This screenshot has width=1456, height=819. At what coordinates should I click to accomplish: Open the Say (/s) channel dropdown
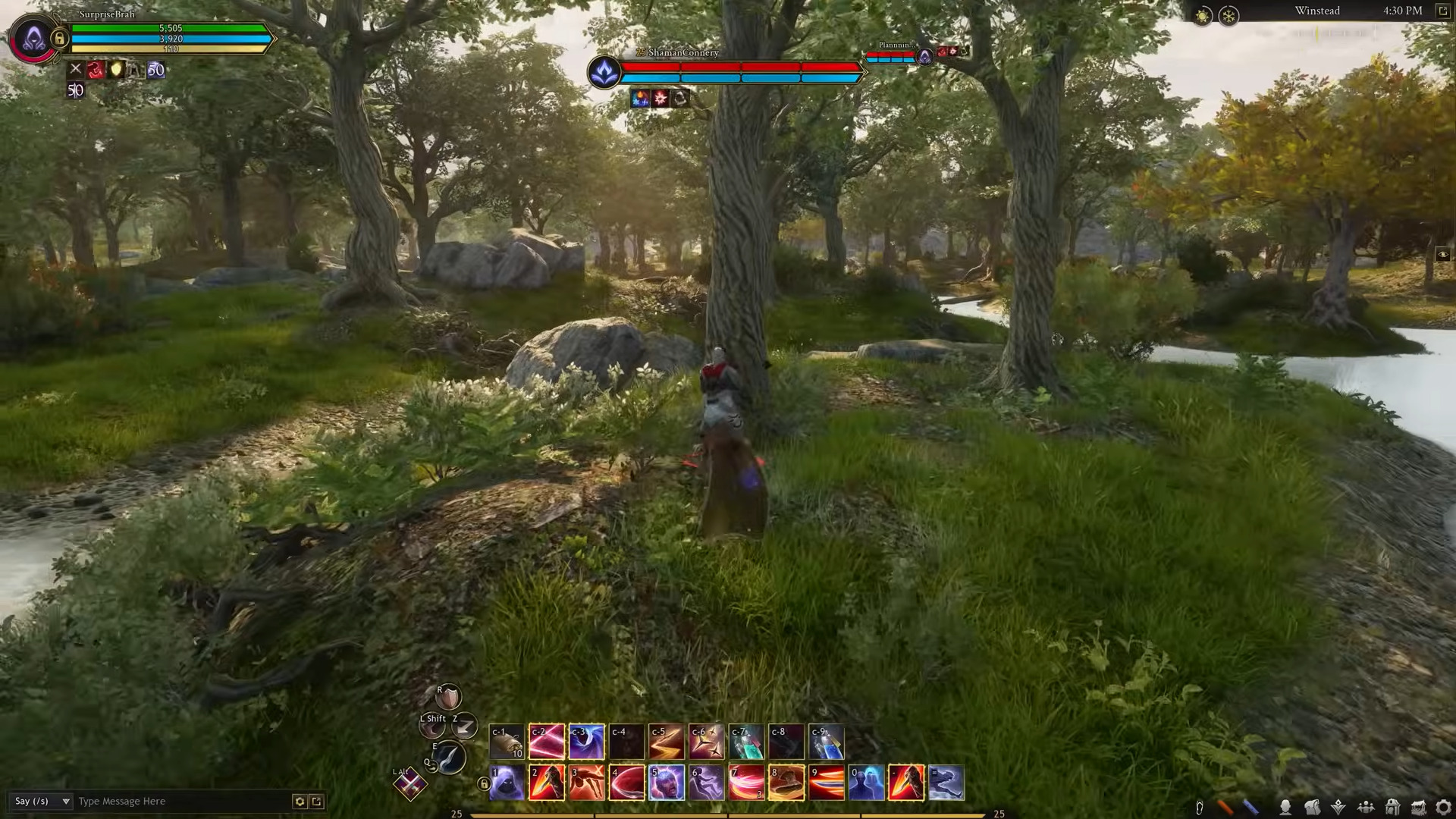tap(42, 801)
